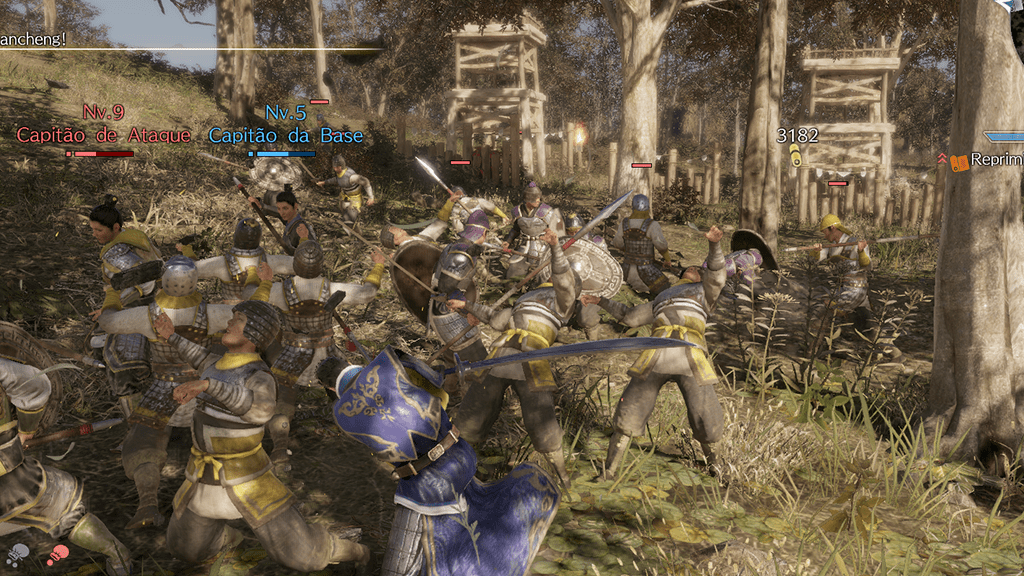
Task: Select the grey skull-and-dots icon
Action: 18,553
